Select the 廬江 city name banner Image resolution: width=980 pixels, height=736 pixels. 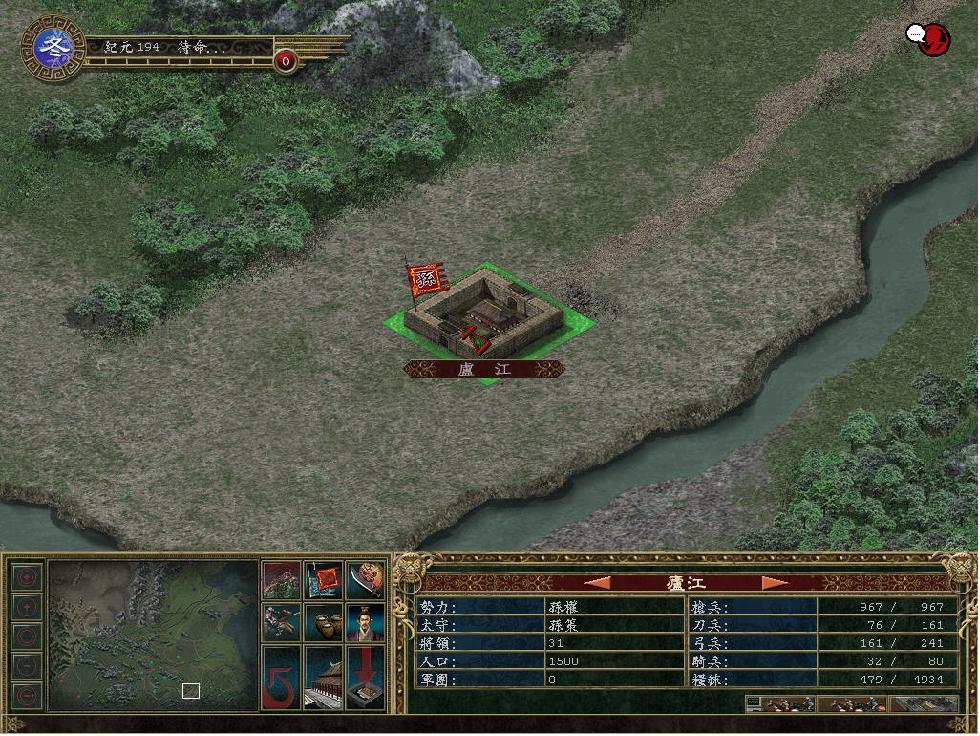(x=483, y=369)
